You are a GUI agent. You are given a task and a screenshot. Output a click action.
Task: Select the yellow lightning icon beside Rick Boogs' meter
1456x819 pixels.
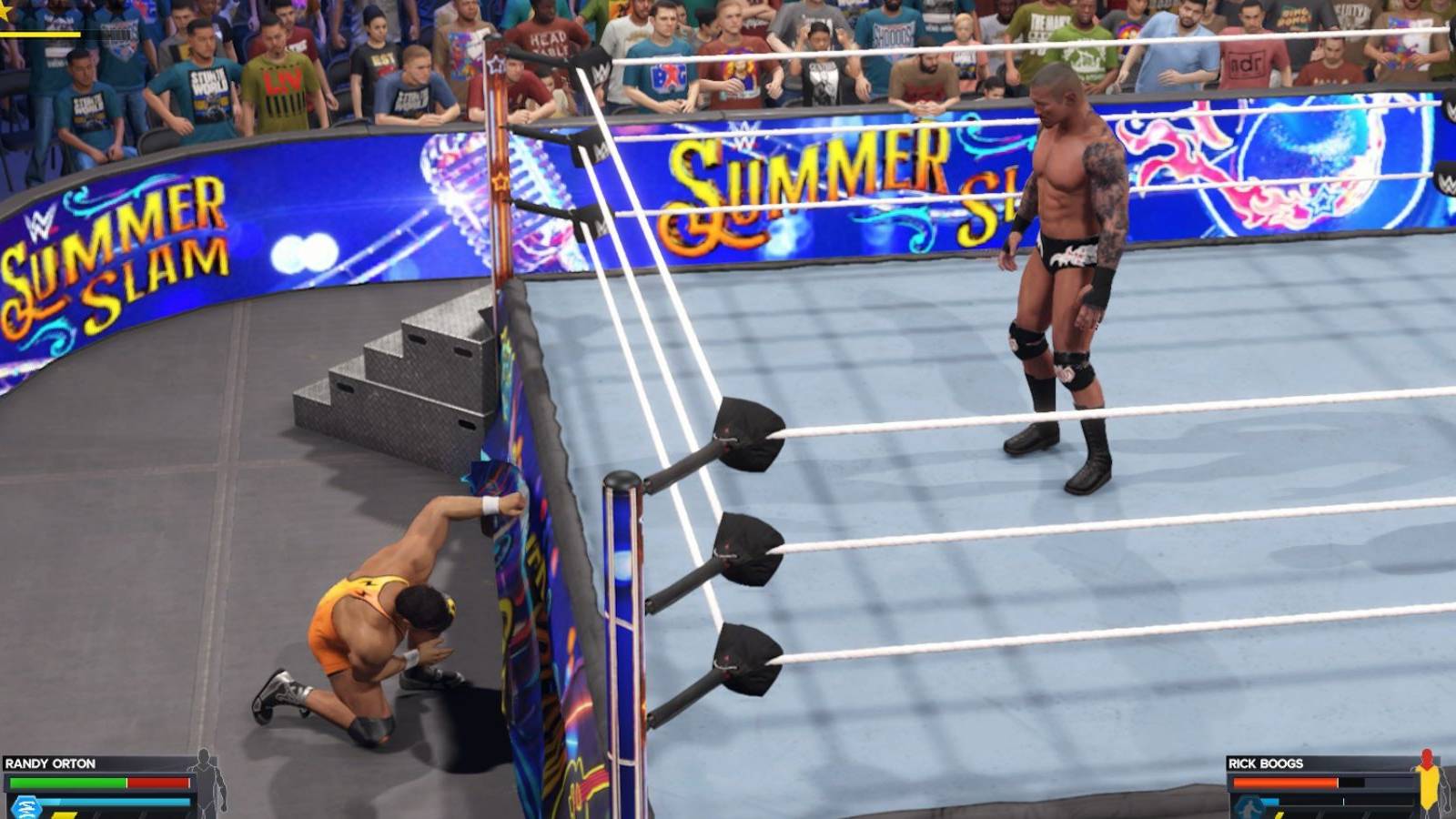point(1279,815)
